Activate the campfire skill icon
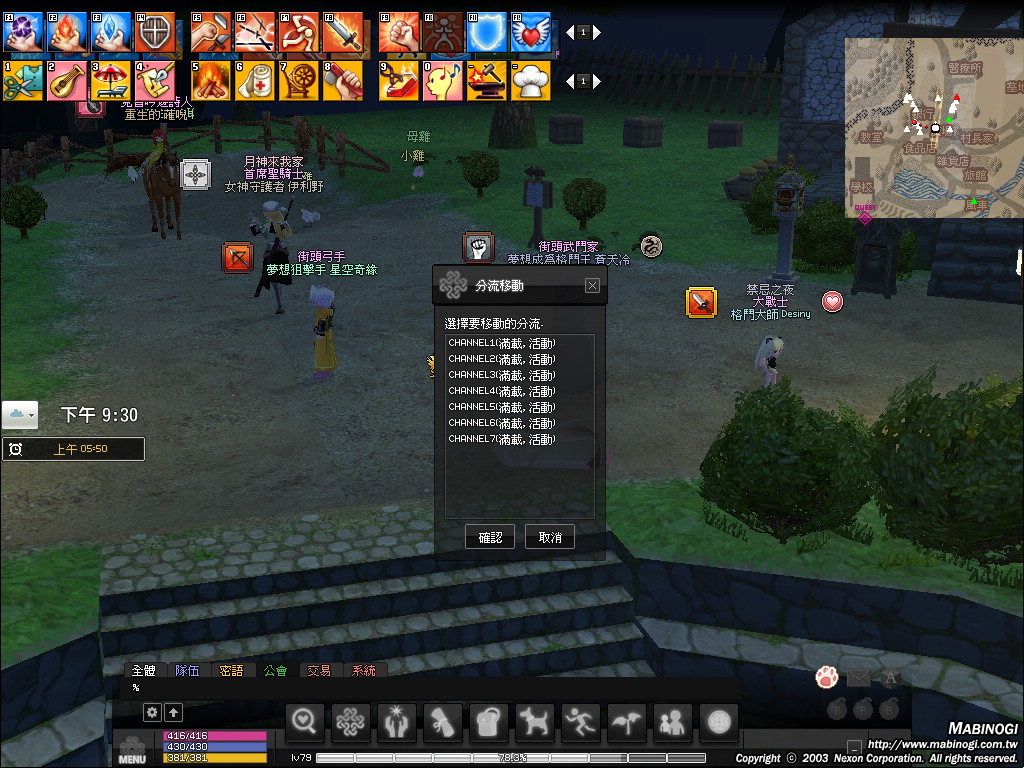The image size is (1024, 768). point(211,80)
